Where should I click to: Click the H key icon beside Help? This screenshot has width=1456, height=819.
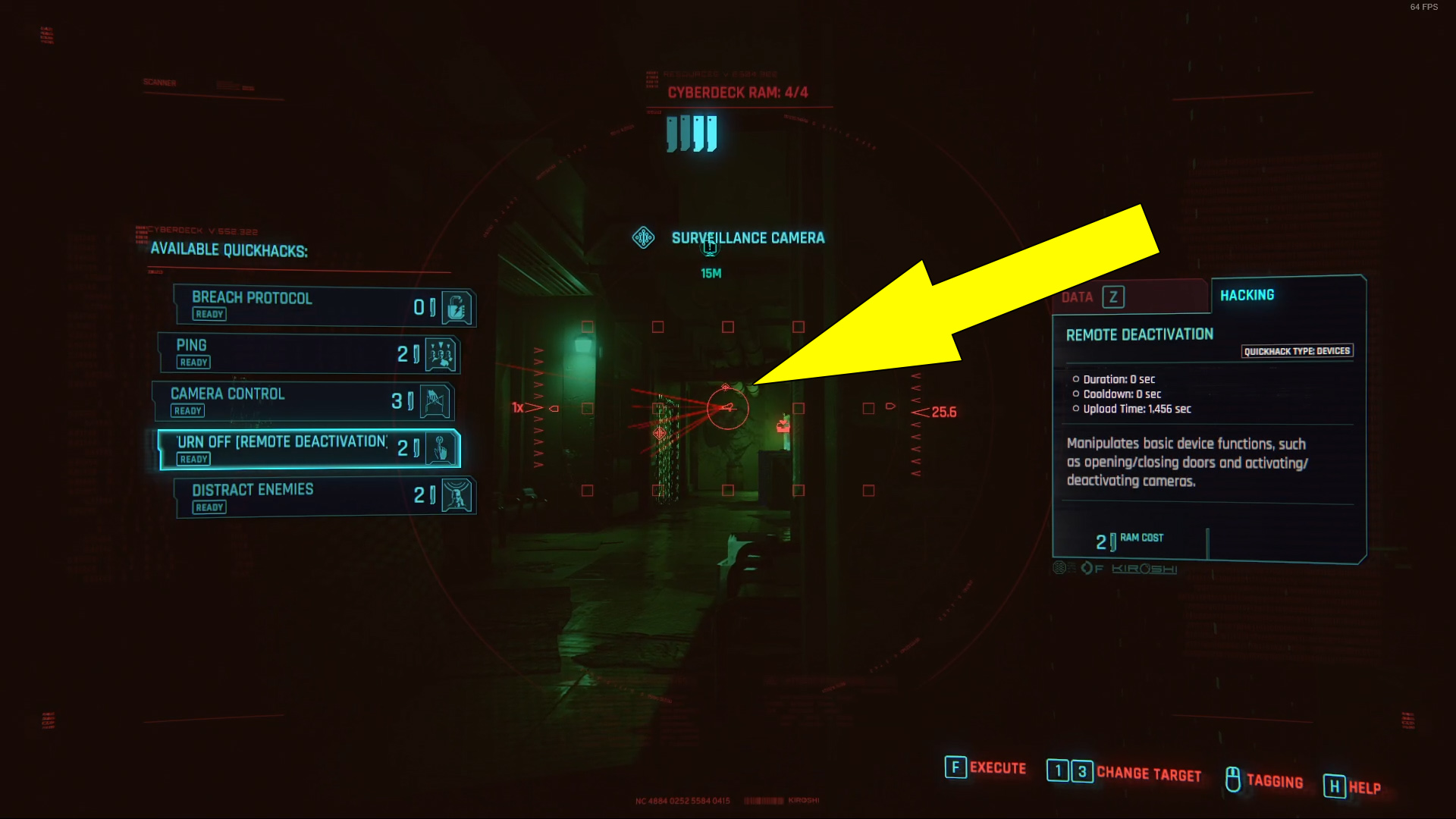tap(1333, 787)
